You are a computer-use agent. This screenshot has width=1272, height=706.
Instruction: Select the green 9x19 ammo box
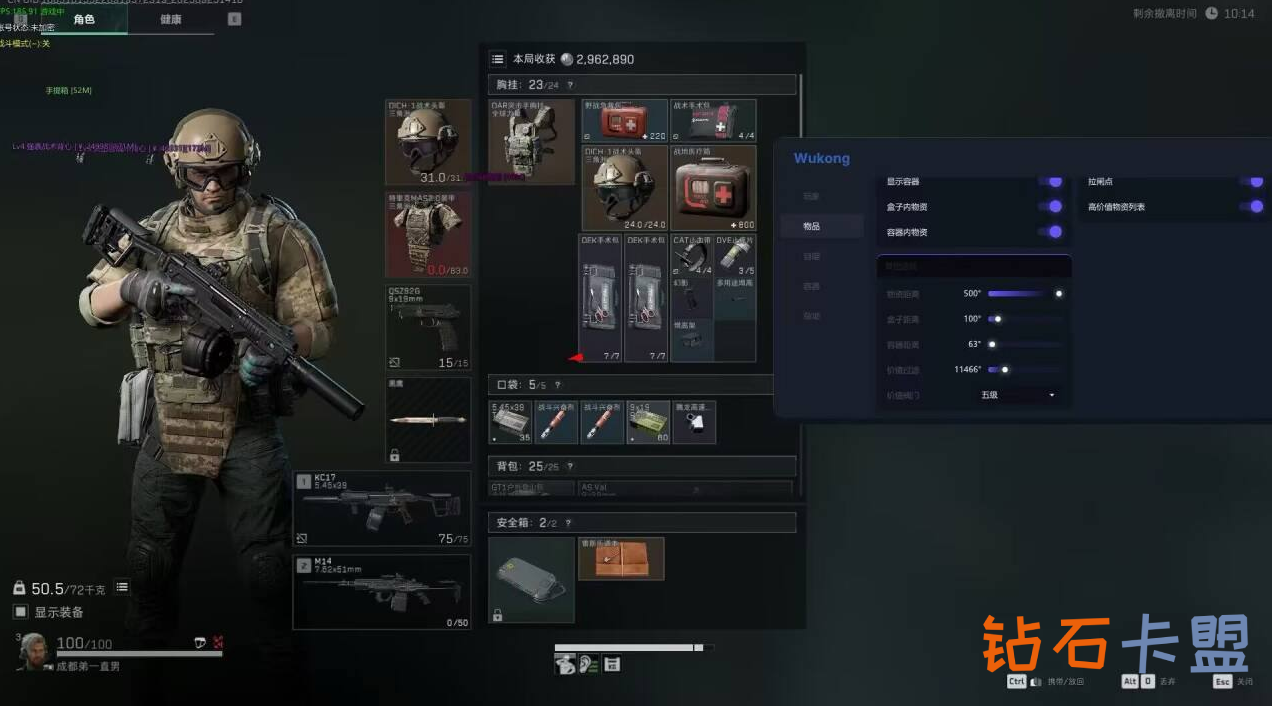coord(648,422)
